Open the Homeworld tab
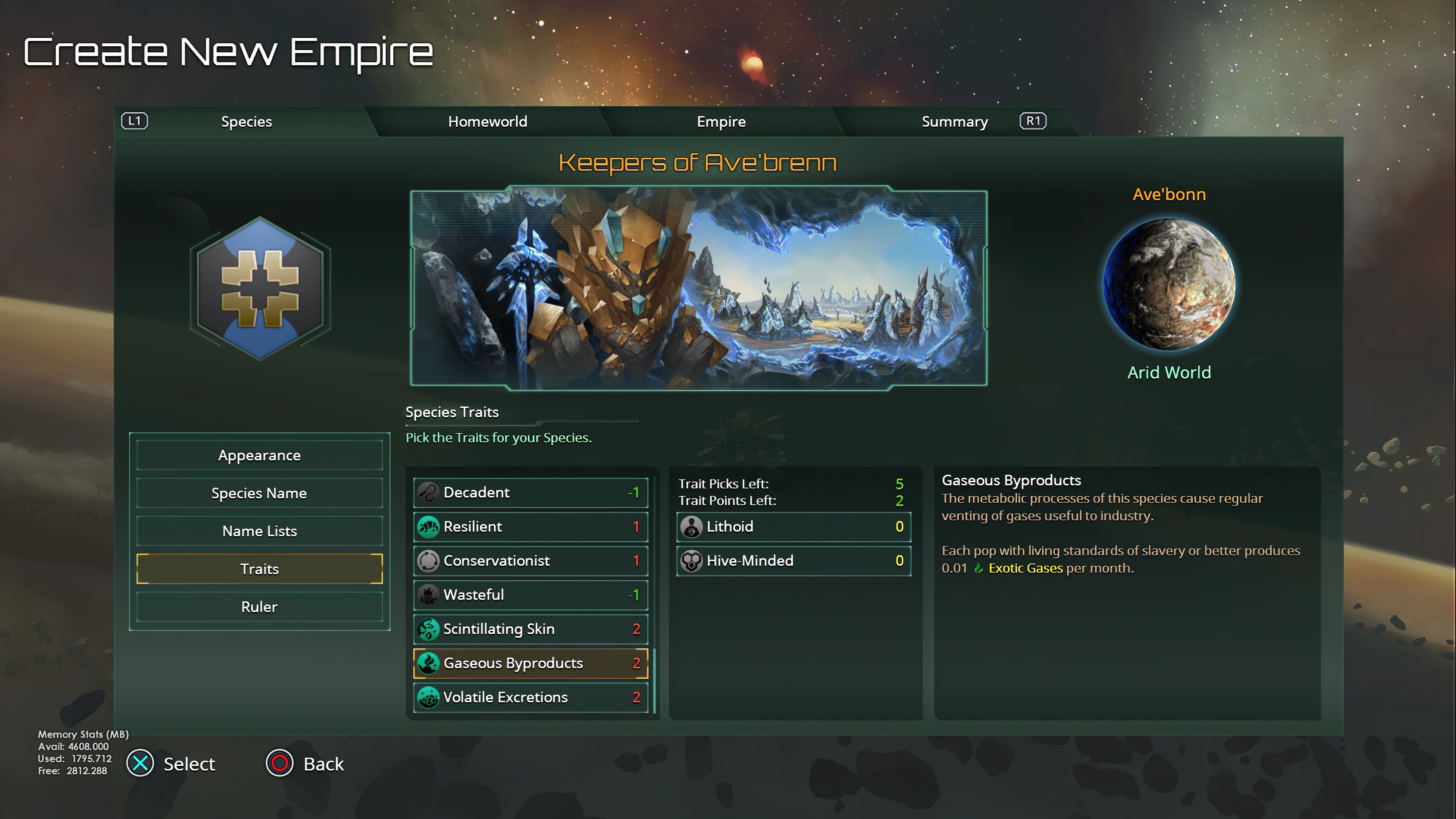This screenshot has width=1456, height=819. [x=487, y=121]
